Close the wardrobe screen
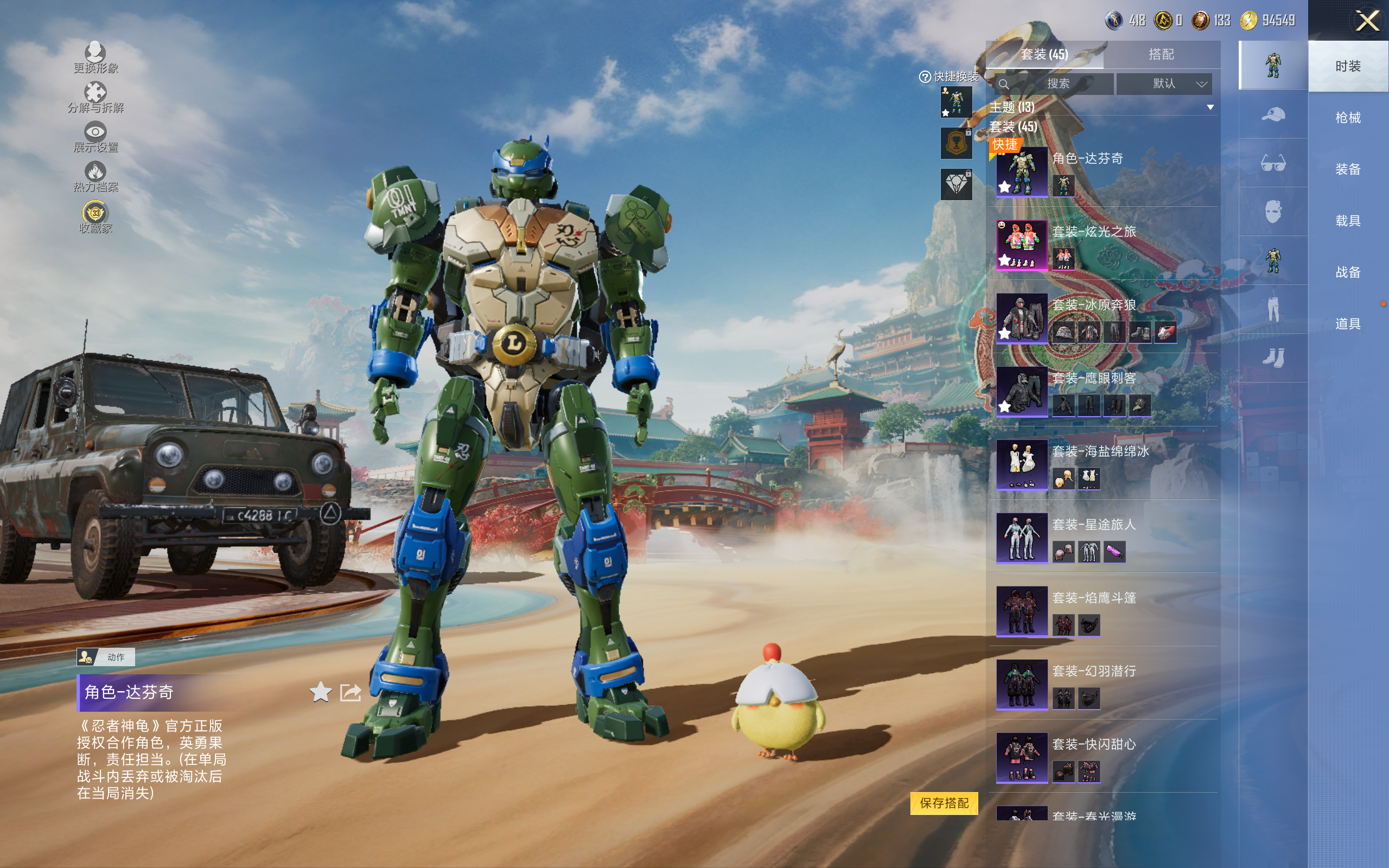 click(1367, 22)
